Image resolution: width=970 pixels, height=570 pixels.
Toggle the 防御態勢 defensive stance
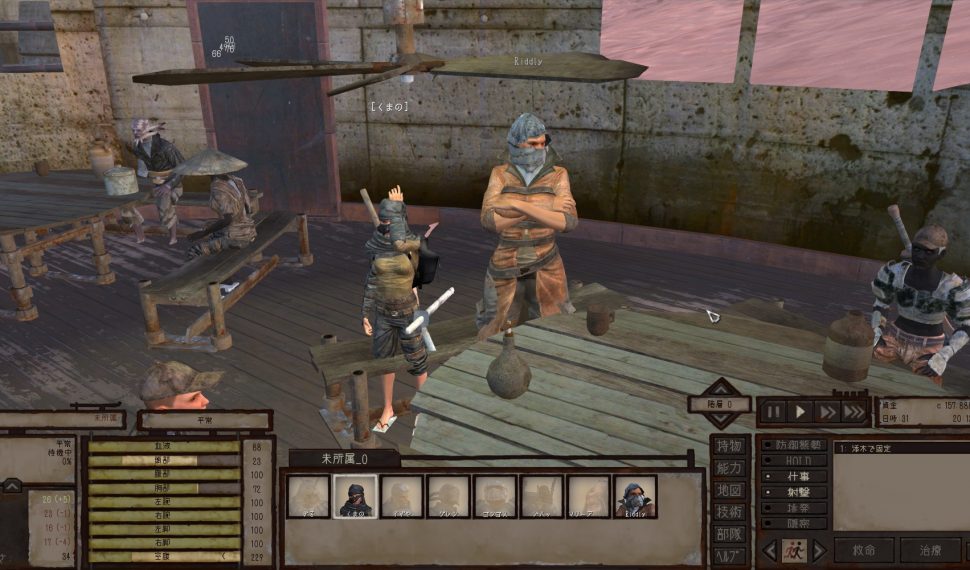(x=794, y=445)
